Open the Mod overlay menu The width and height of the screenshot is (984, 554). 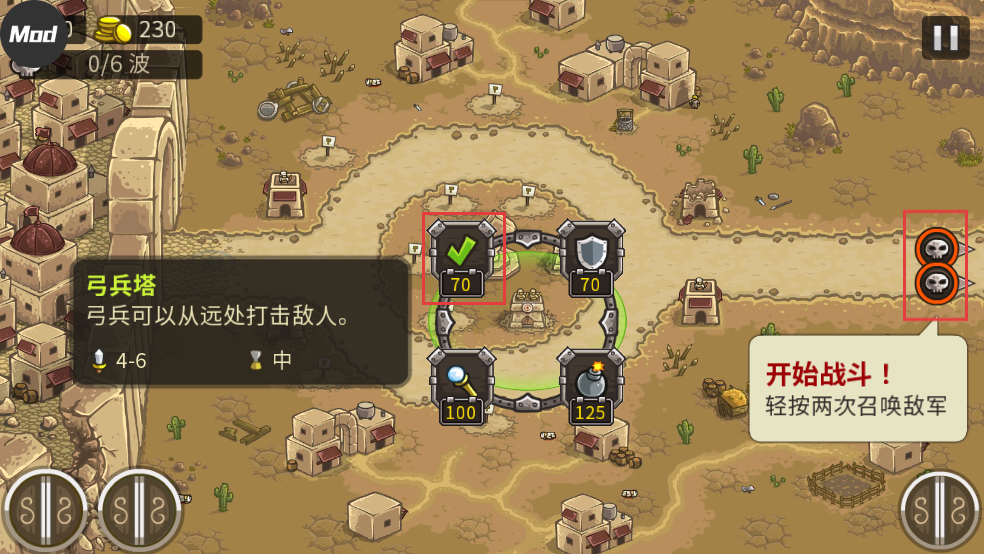(x=32, y=34)
